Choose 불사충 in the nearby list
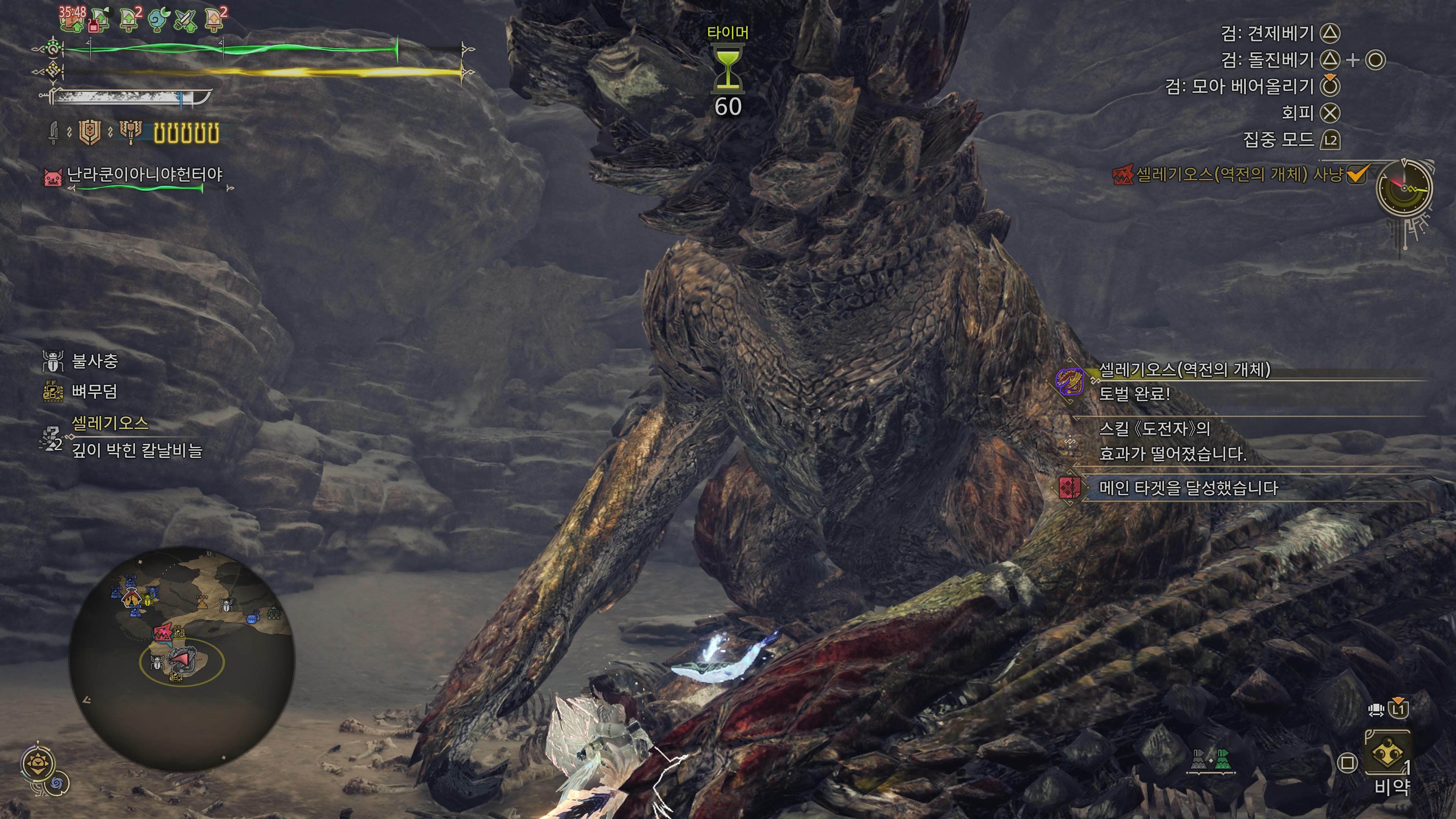This screenshot has height=819, width=1456. (x=94, y=361)
